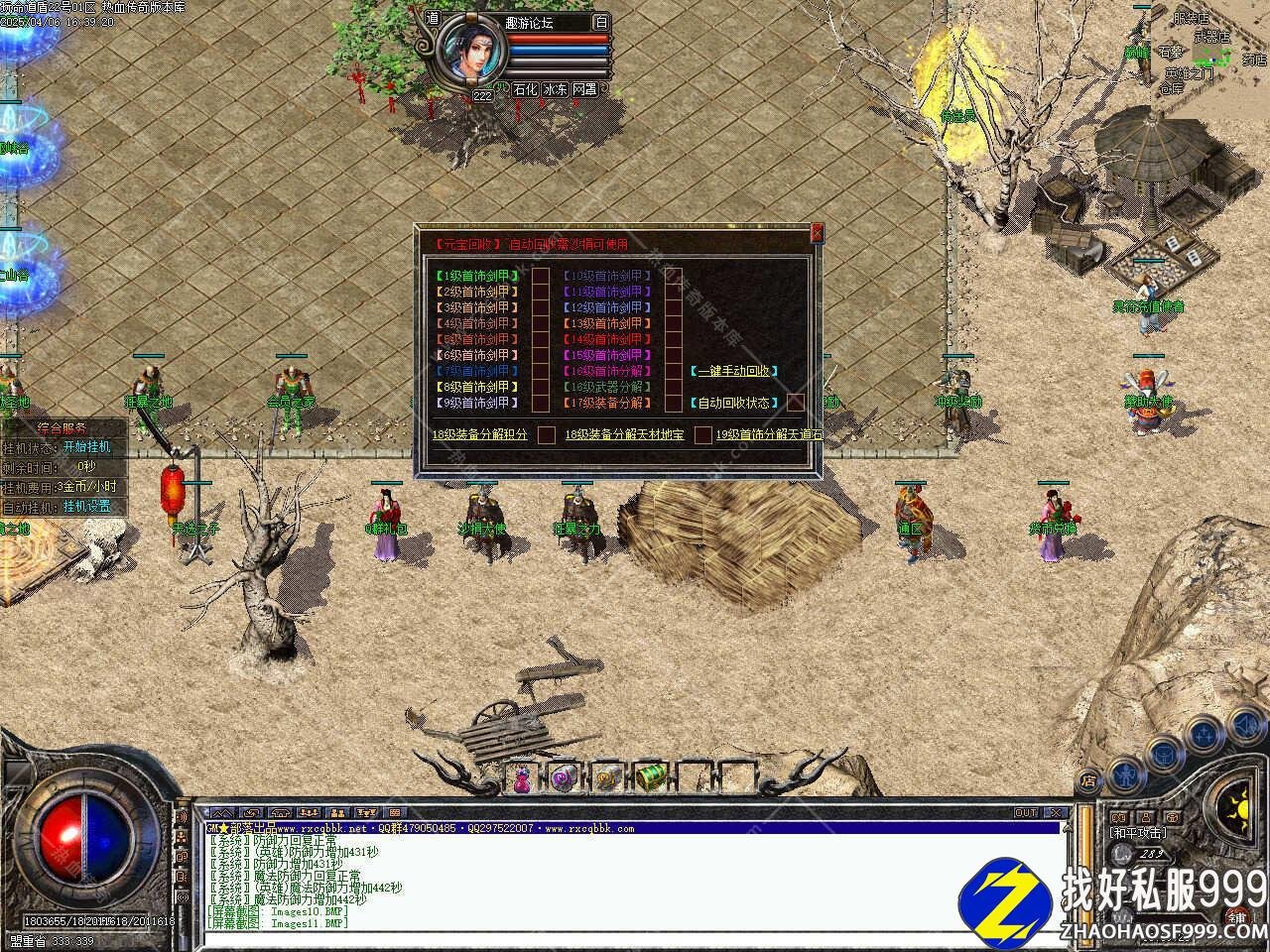The image size is (1270, 952).
Task: Close the chat window with X
Action: (1056, 812)
